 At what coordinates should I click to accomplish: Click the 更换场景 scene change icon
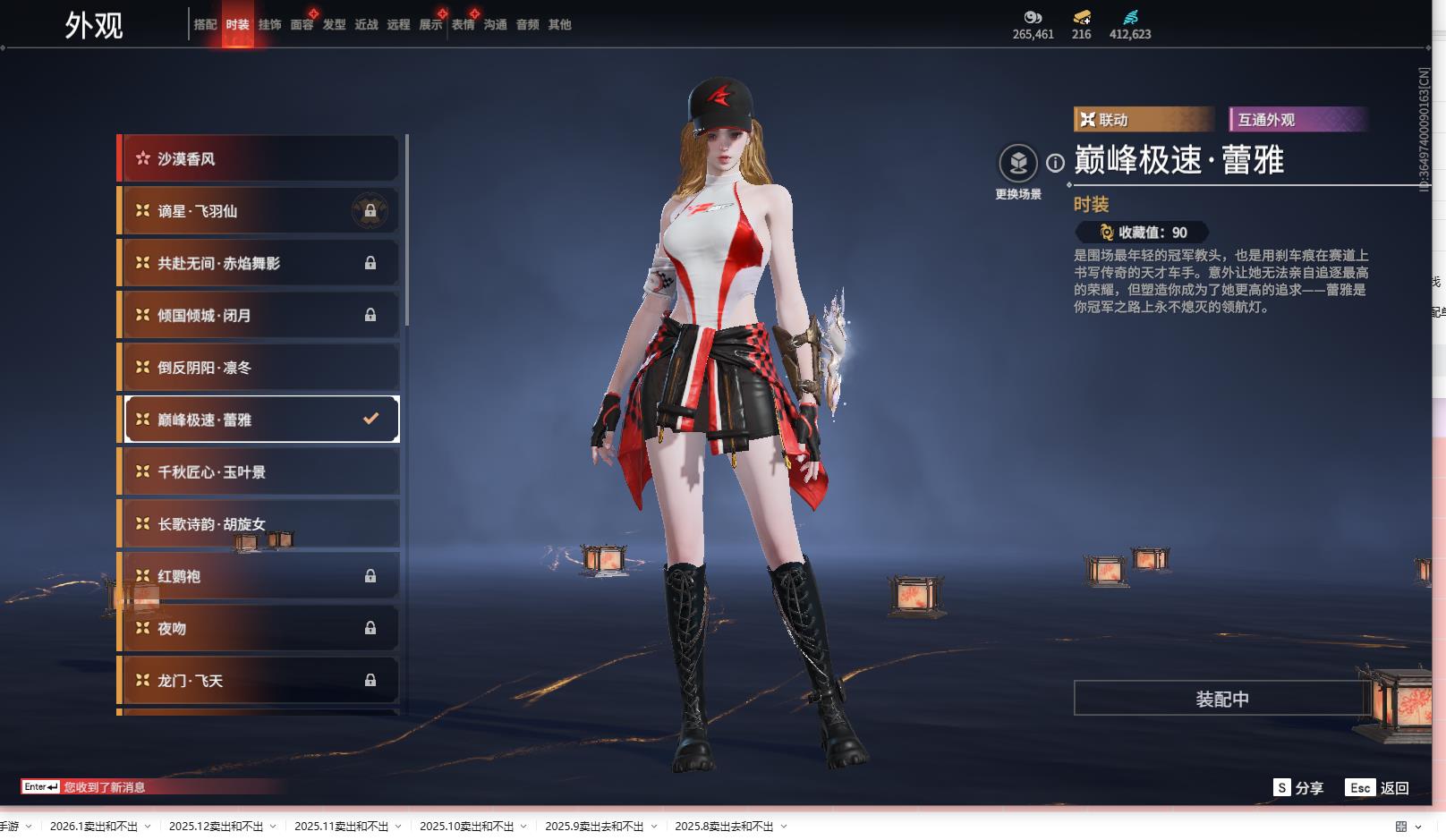pyautogui.click(x=1018, y=165)
